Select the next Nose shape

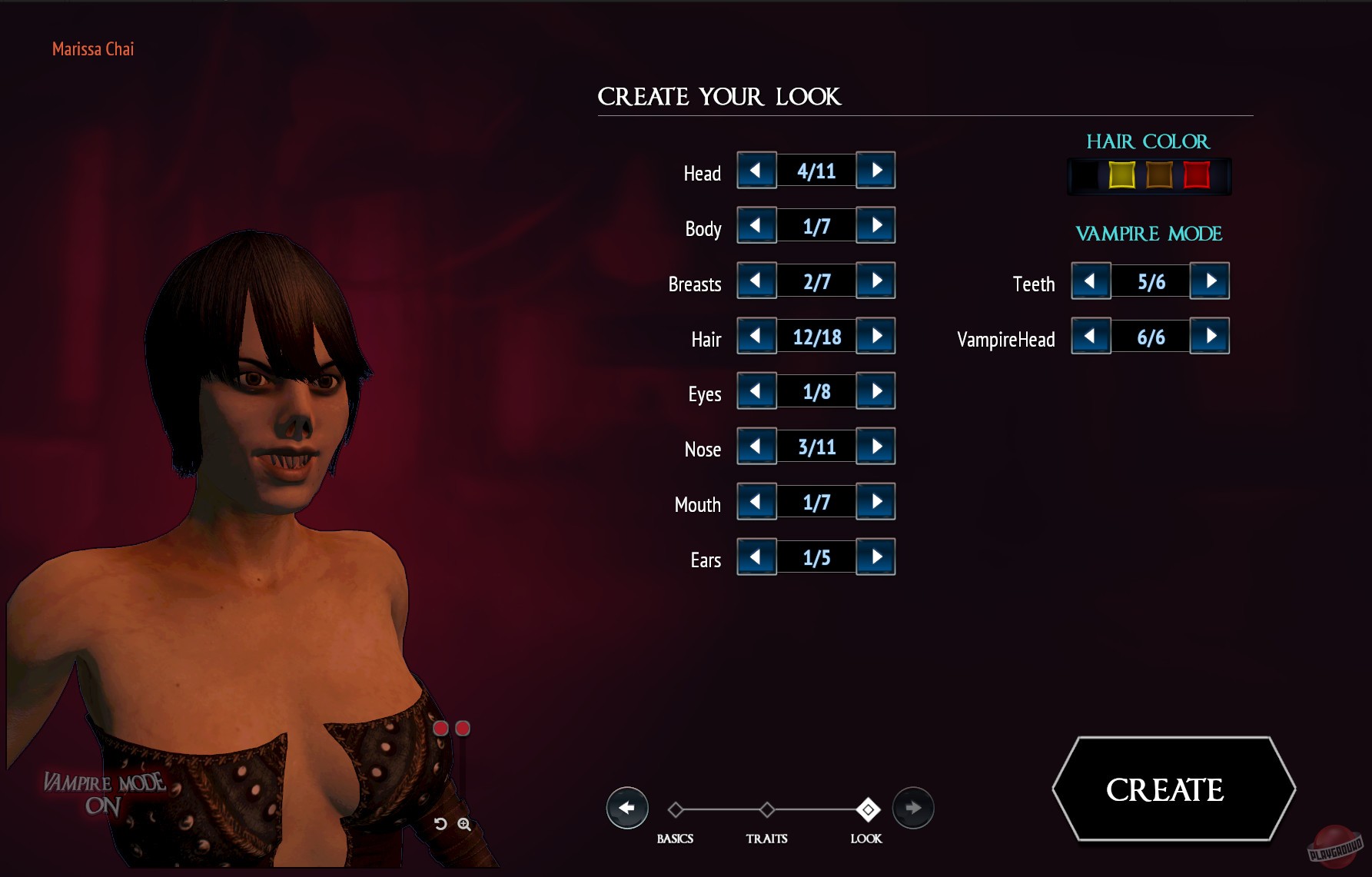pos(876,447)
